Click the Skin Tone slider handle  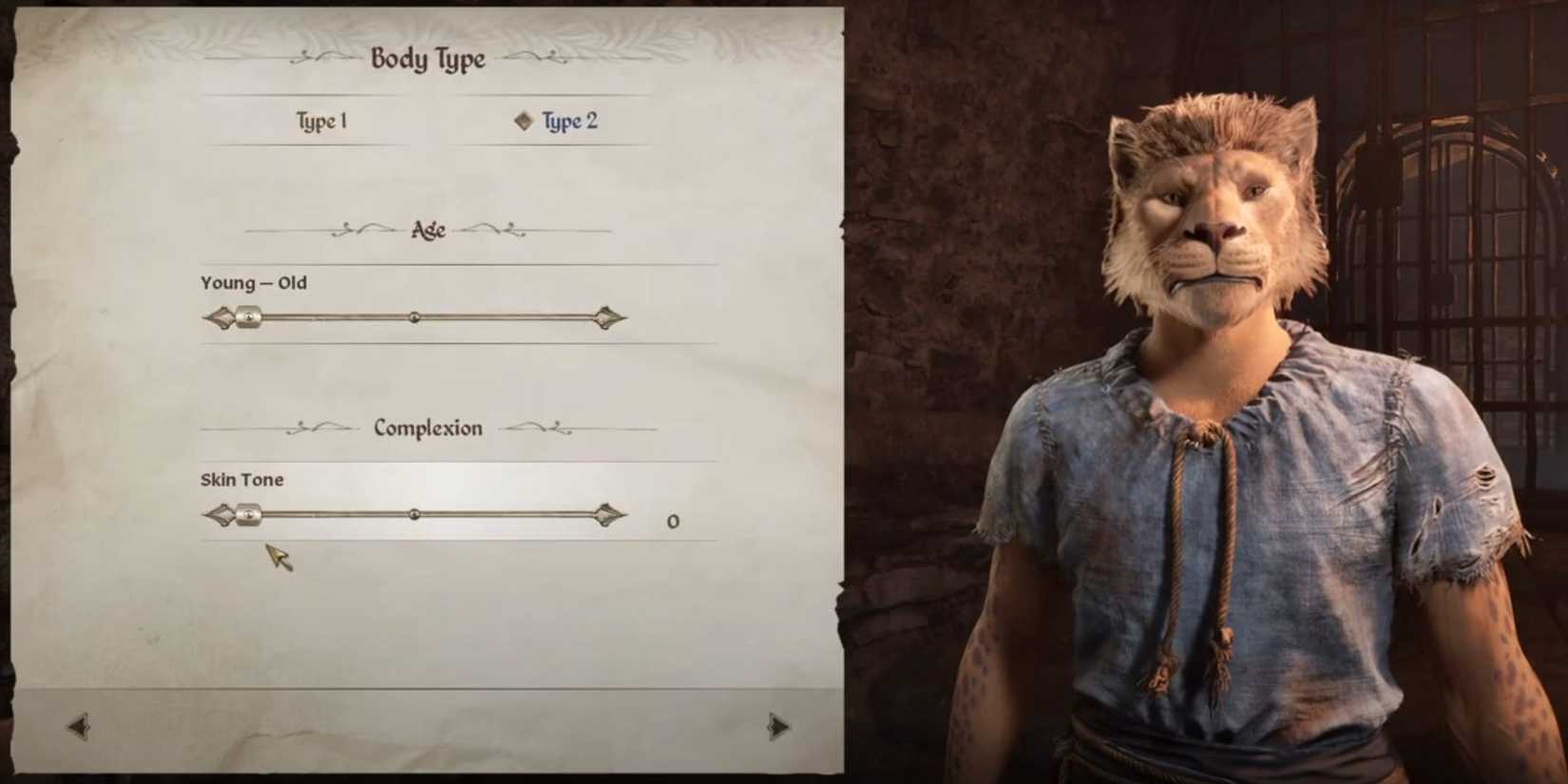(x=250, y=516)
